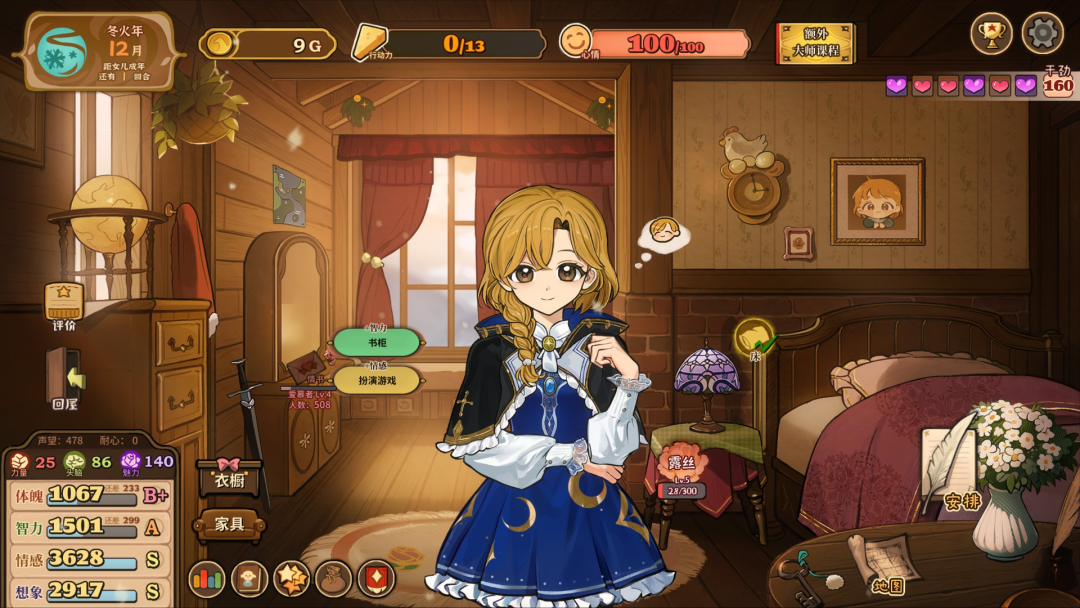Open the 额外大师课程 extra master course
Screen dimensions: 1080x608
point(816,42)
